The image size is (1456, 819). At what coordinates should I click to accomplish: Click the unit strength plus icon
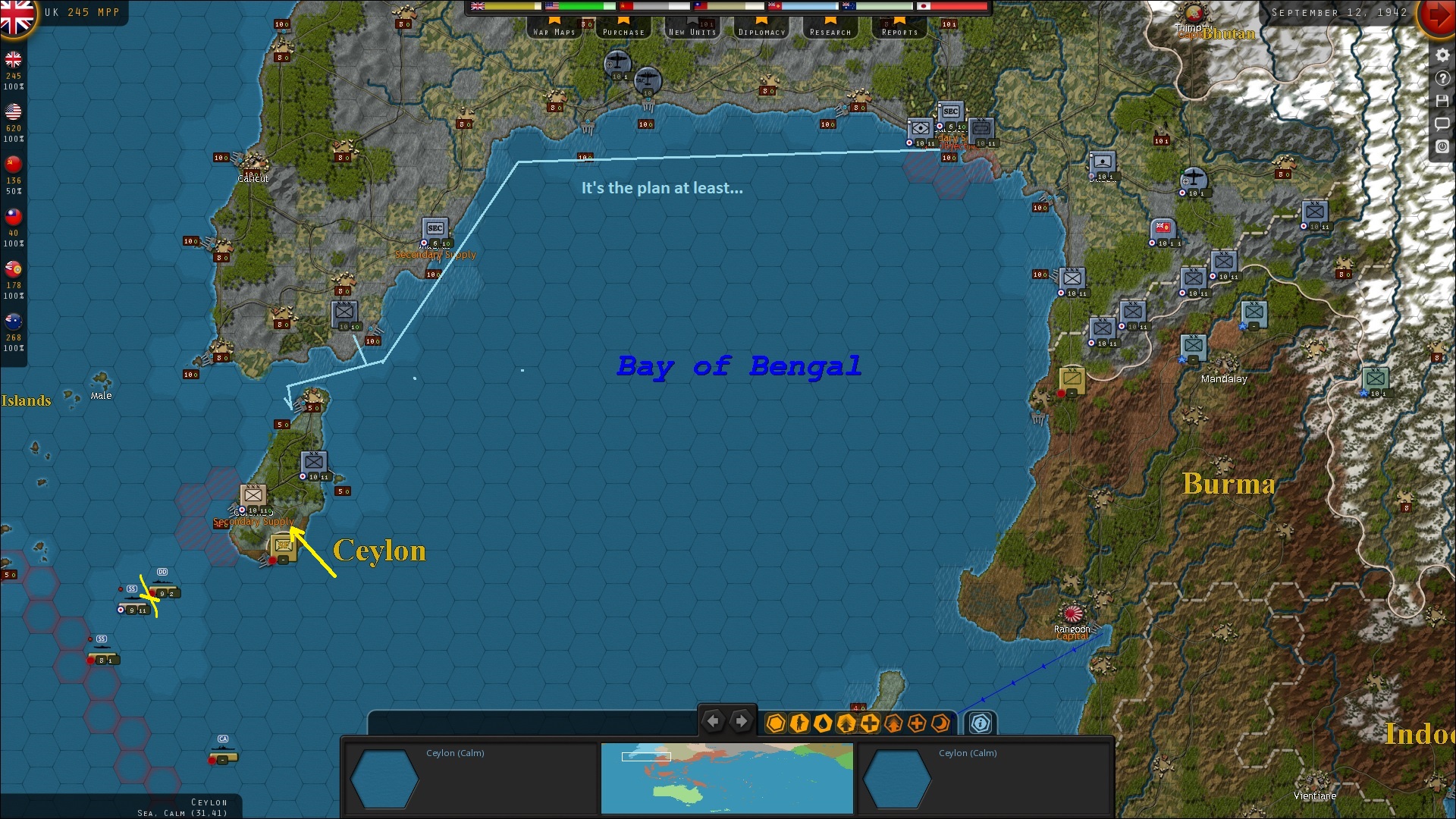point(870,723)
